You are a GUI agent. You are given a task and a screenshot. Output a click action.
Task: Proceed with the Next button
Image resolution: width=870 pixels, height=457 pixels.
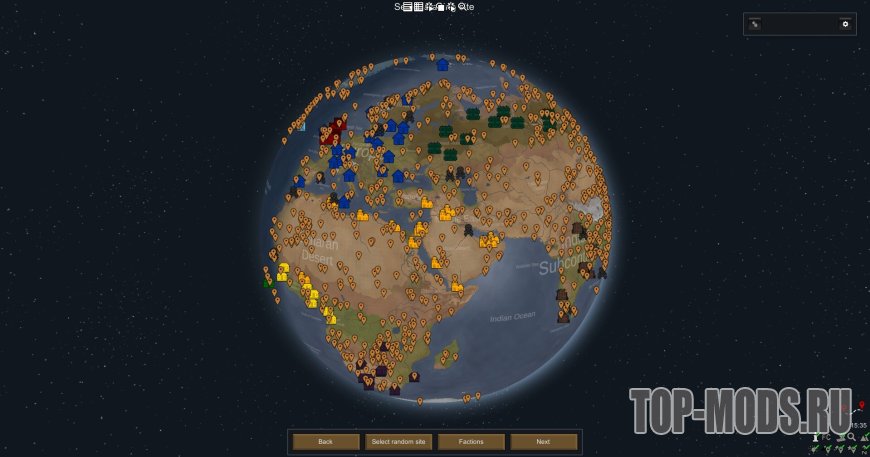tap(543, 441)
